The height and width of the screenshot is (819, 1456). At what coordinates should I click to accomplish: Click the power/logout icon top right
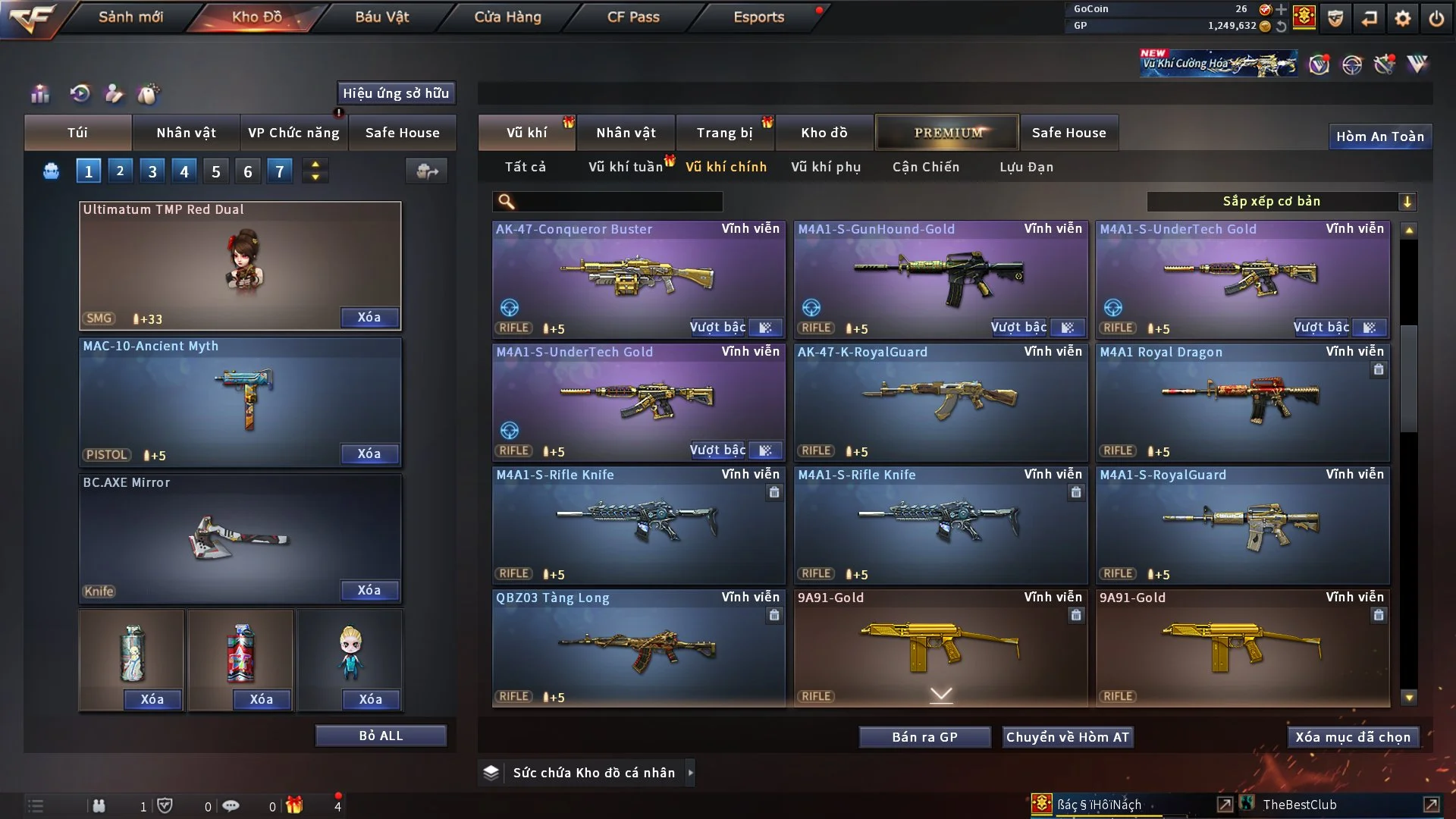coord(1436,17)
